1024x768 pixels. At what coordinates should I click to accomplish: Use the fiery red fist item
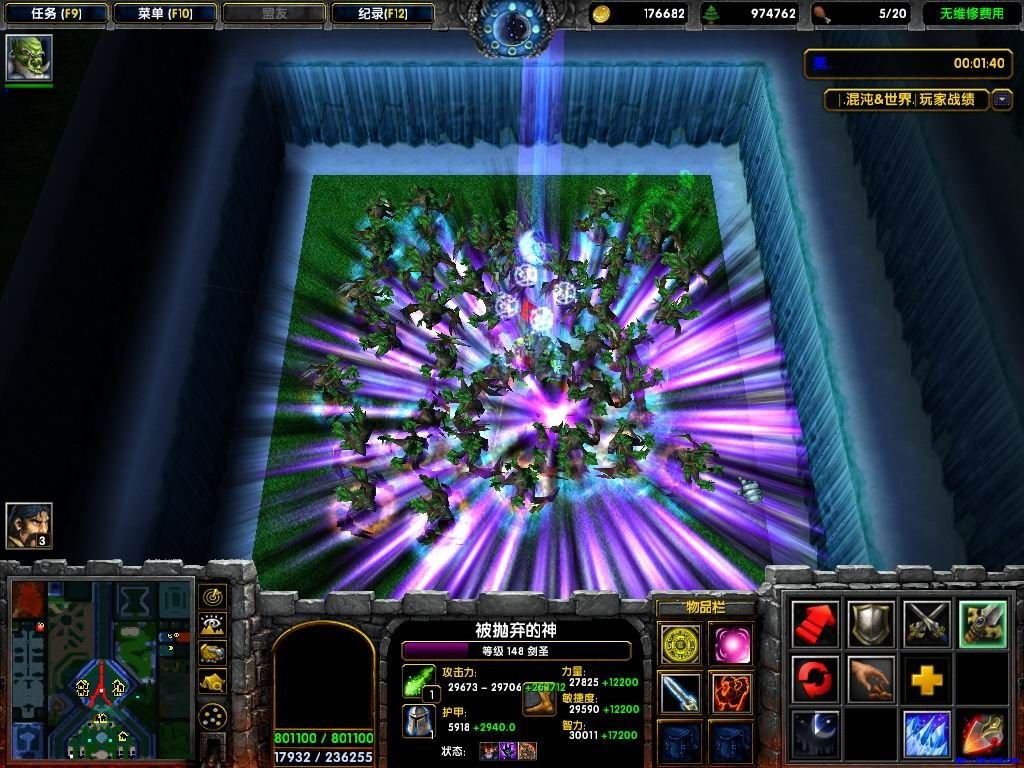coord(729,691)
